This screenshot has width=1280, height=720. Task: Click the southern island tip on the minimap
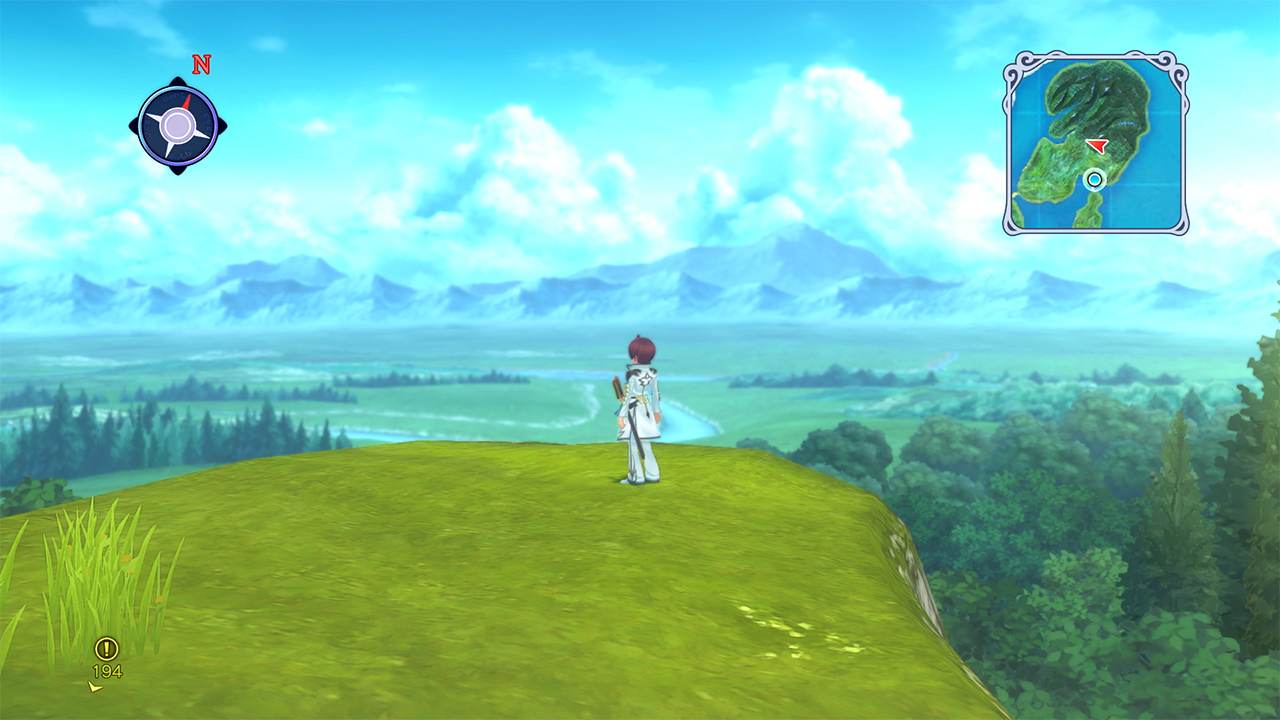[1087, 212]
